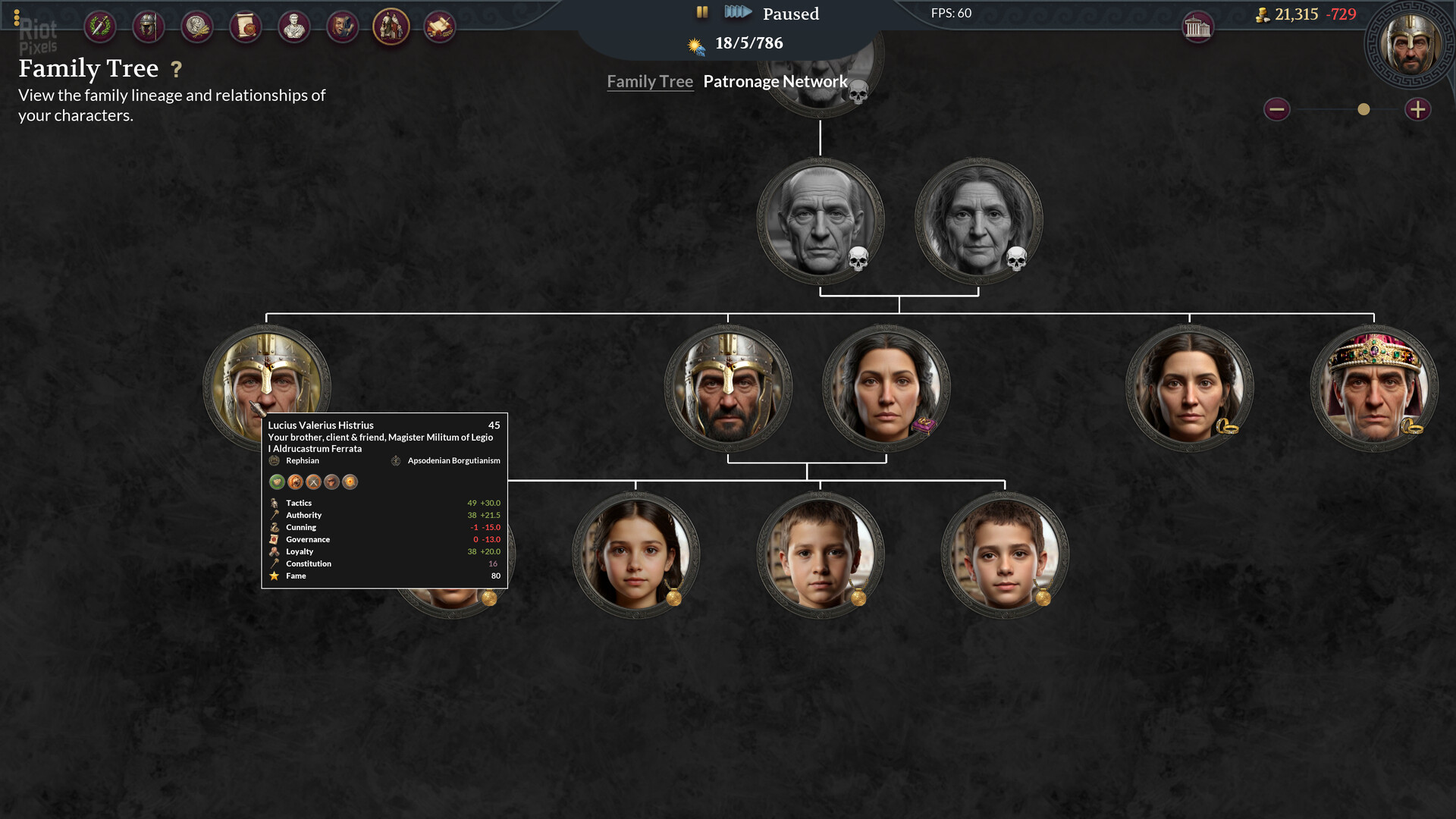The height and width of the screenshot is (819, 1456).
Task: Switch to the Patronage Network tab
Action: [x=775, y=82]
